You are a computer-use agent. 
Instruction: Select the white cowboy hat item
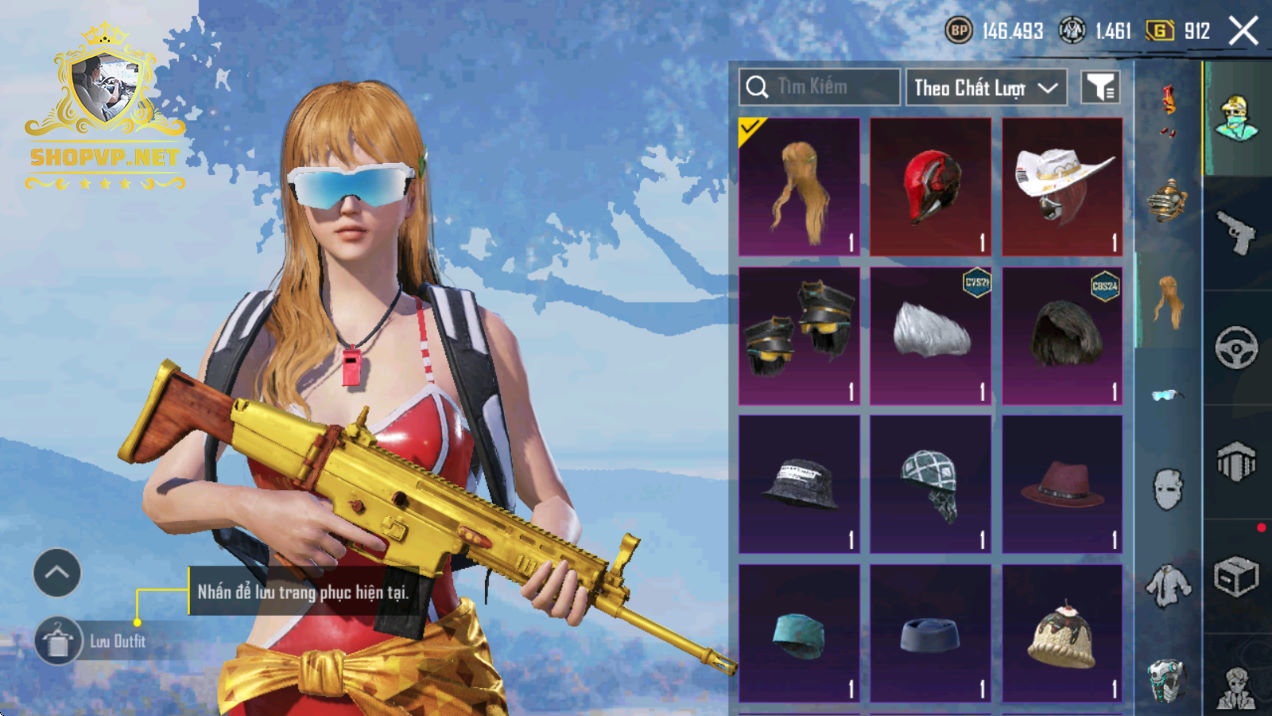tap(1062, 187)
